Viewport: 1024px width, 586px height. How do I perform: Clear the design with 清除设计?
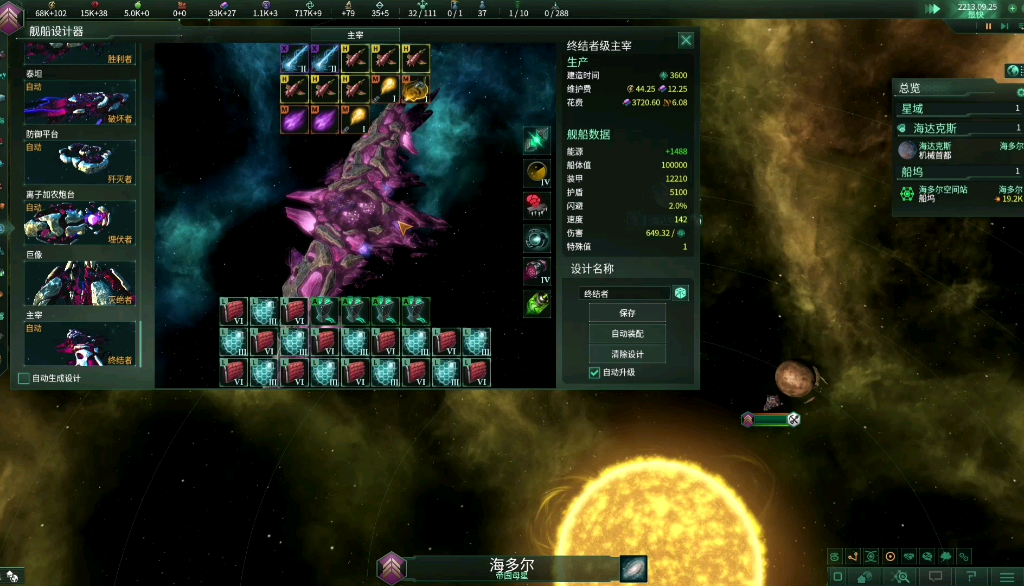627,354
